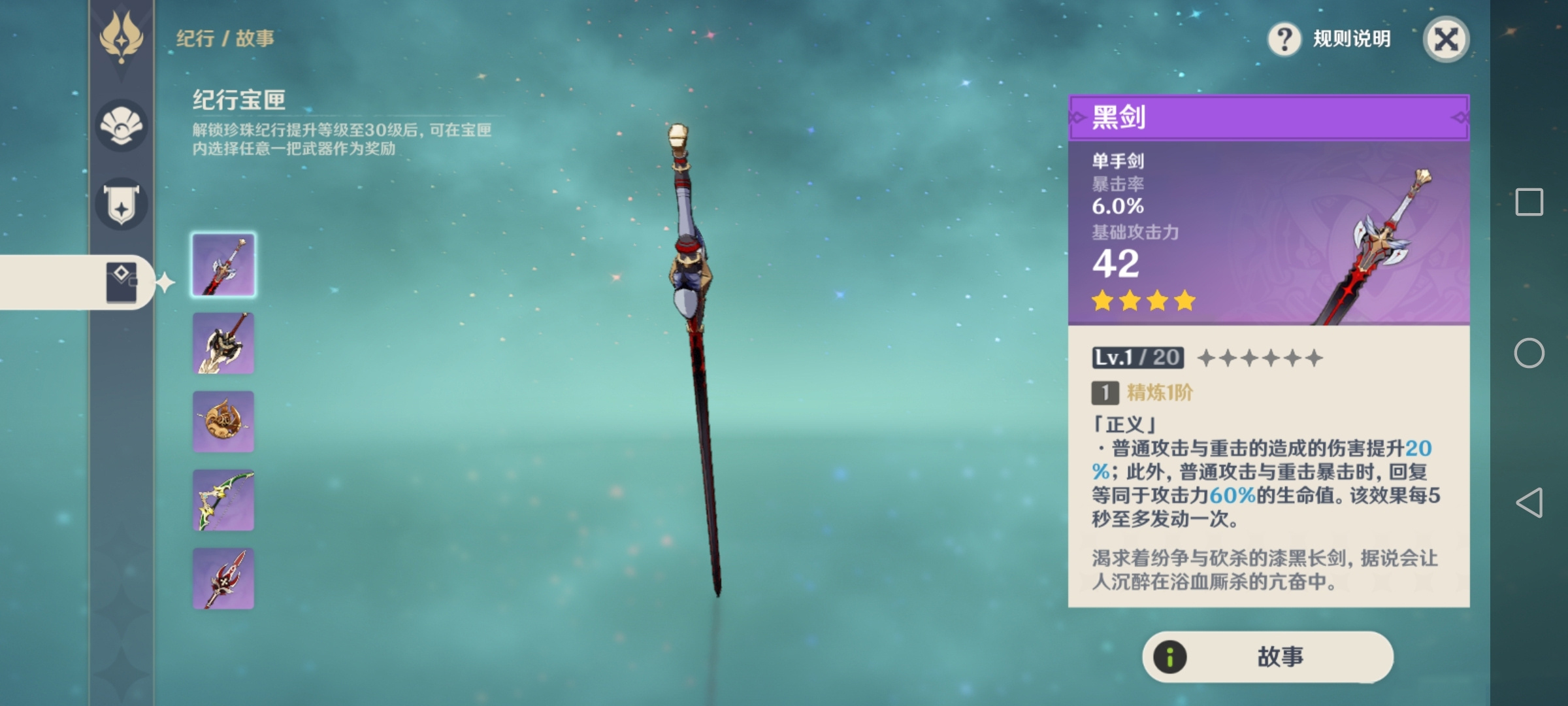Open the banner missions tab
This screenshot has width=1568, height=706.
click(x=122, y=204)
